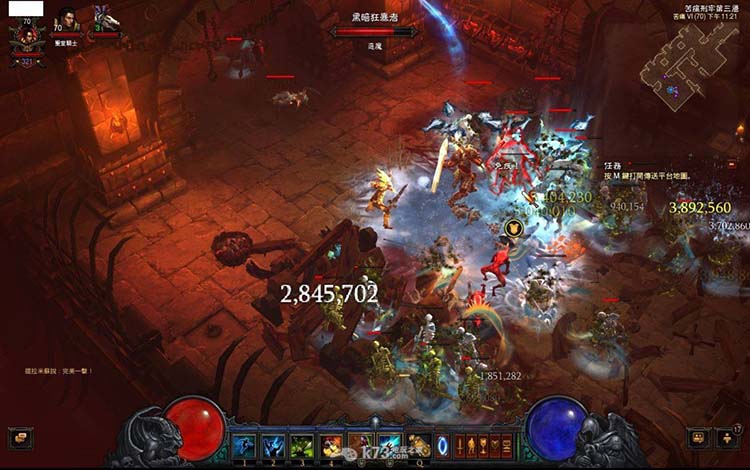The image size is (750, 470).
Task: Trigger the green skill in slot 3
Action: (303, 446)
